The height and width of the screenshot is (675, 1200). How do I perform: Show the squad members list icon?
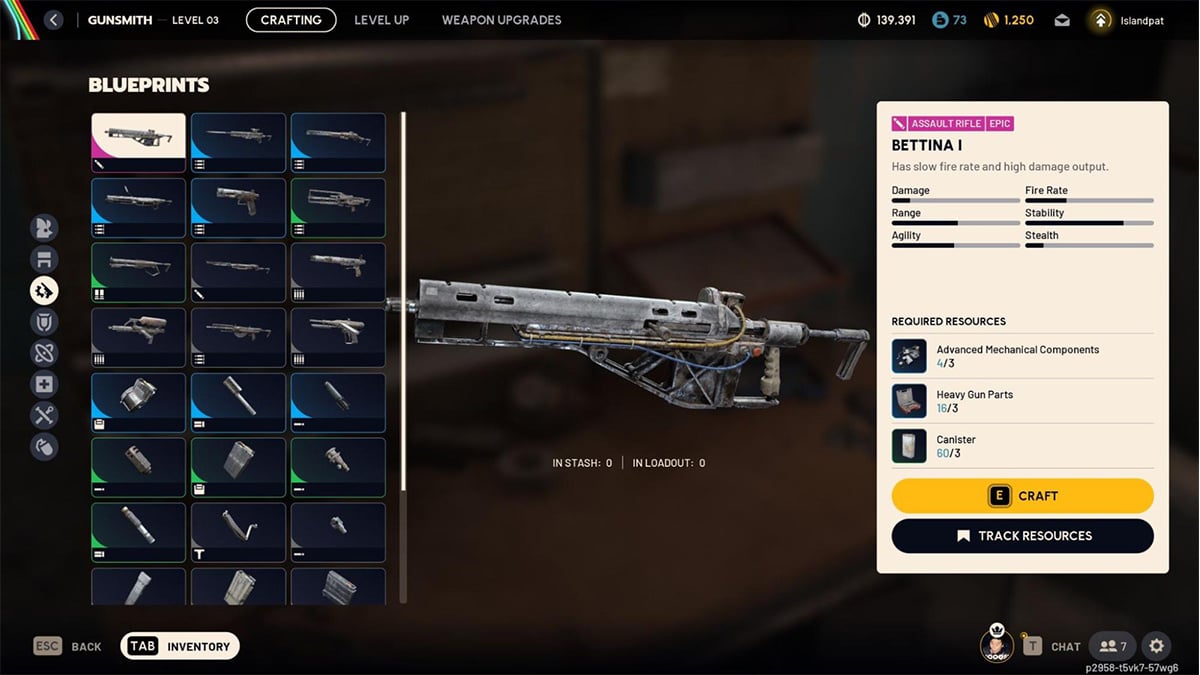1112,646
